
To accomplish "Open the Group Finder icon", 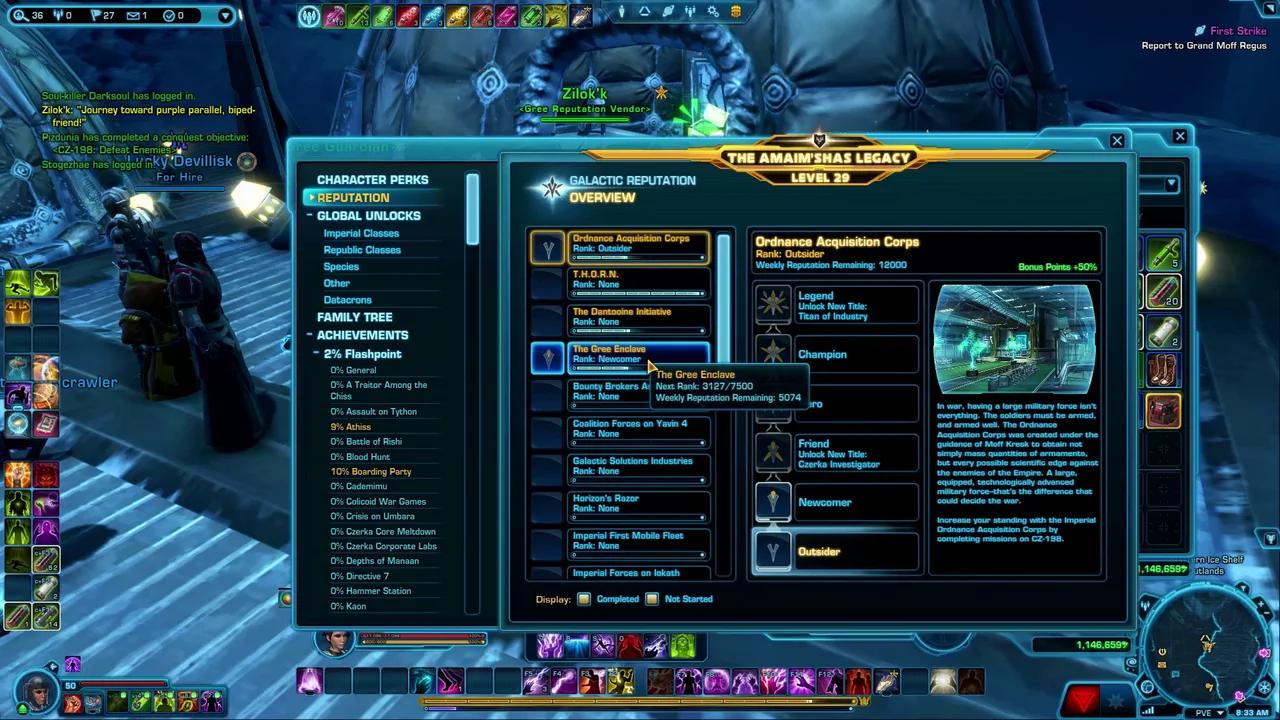I will [x=690, y=11].
